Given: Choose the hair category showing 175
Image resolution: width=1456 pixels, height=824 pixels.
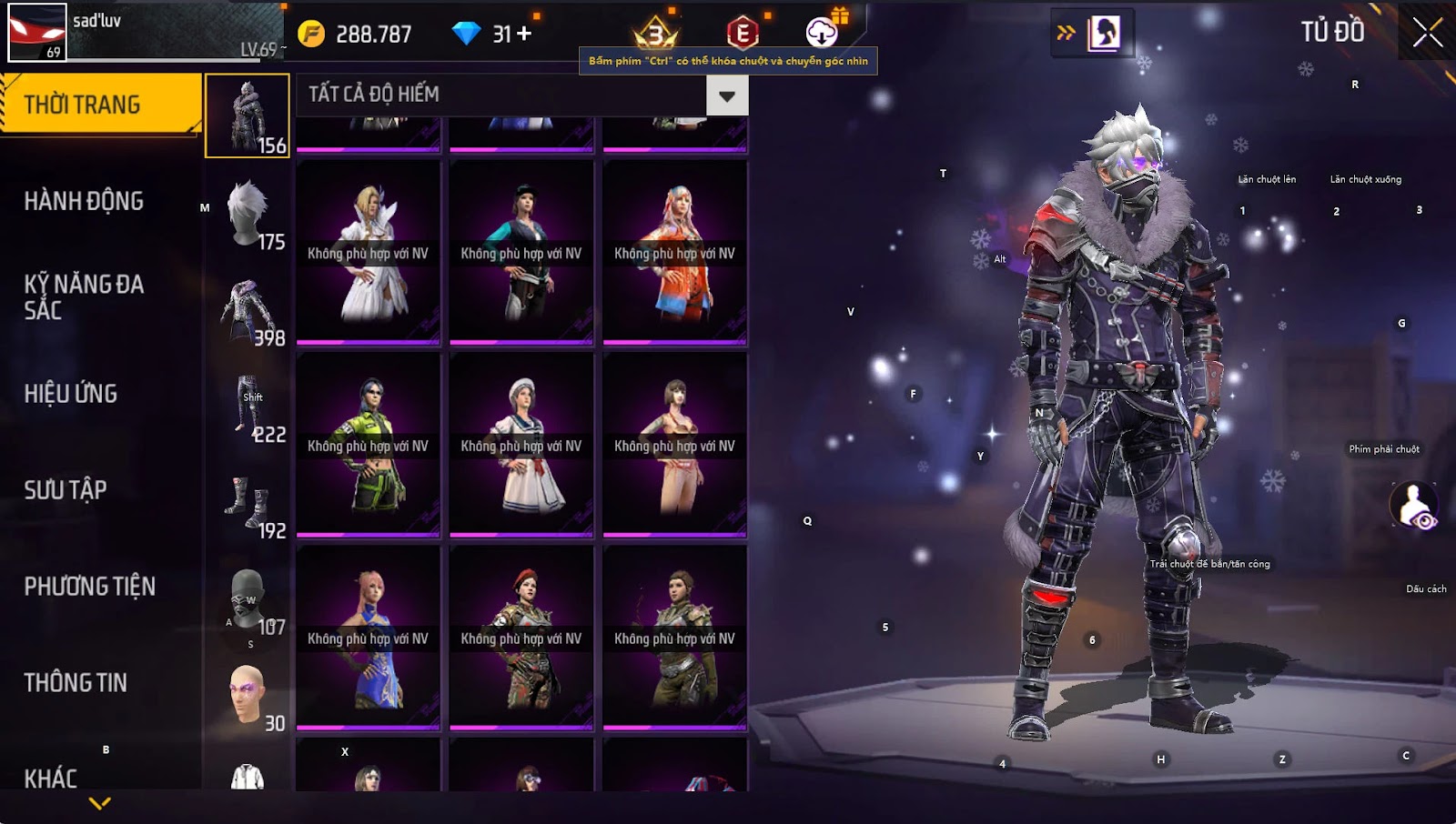Looking at the screenshot, I should coord(248,213).
